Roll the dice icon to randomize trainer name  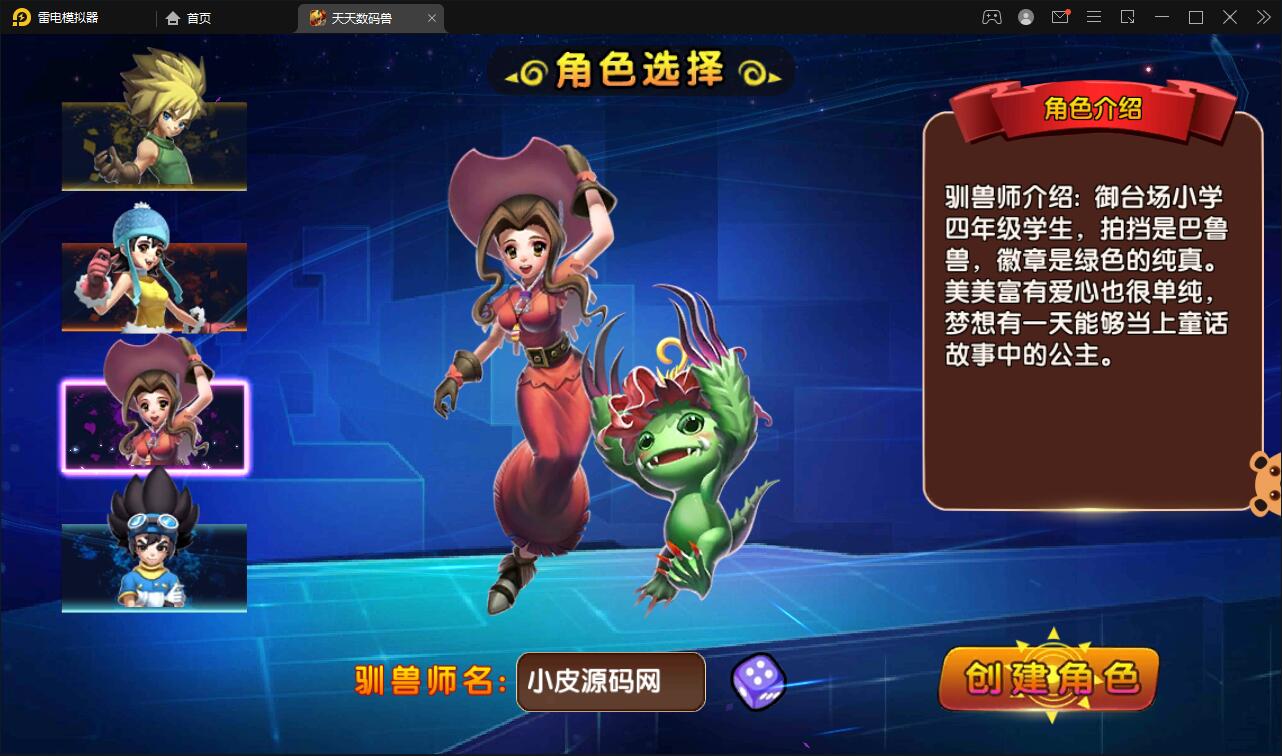(x=757, y=682)
